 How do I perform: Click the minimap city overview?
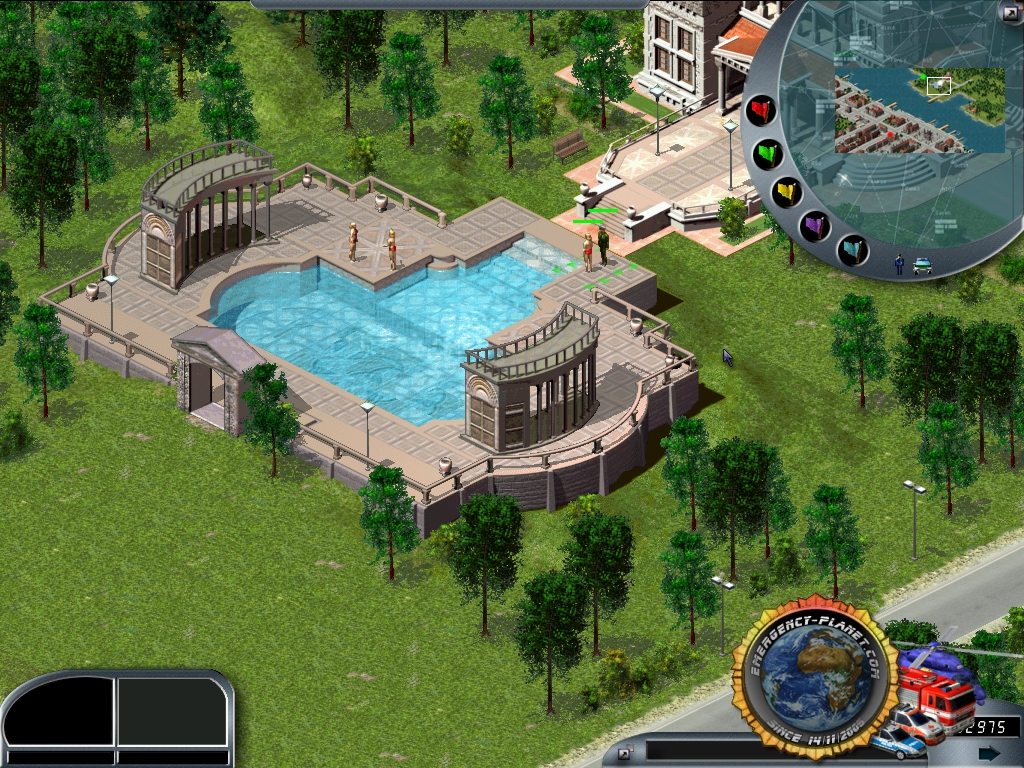(919, 110)
